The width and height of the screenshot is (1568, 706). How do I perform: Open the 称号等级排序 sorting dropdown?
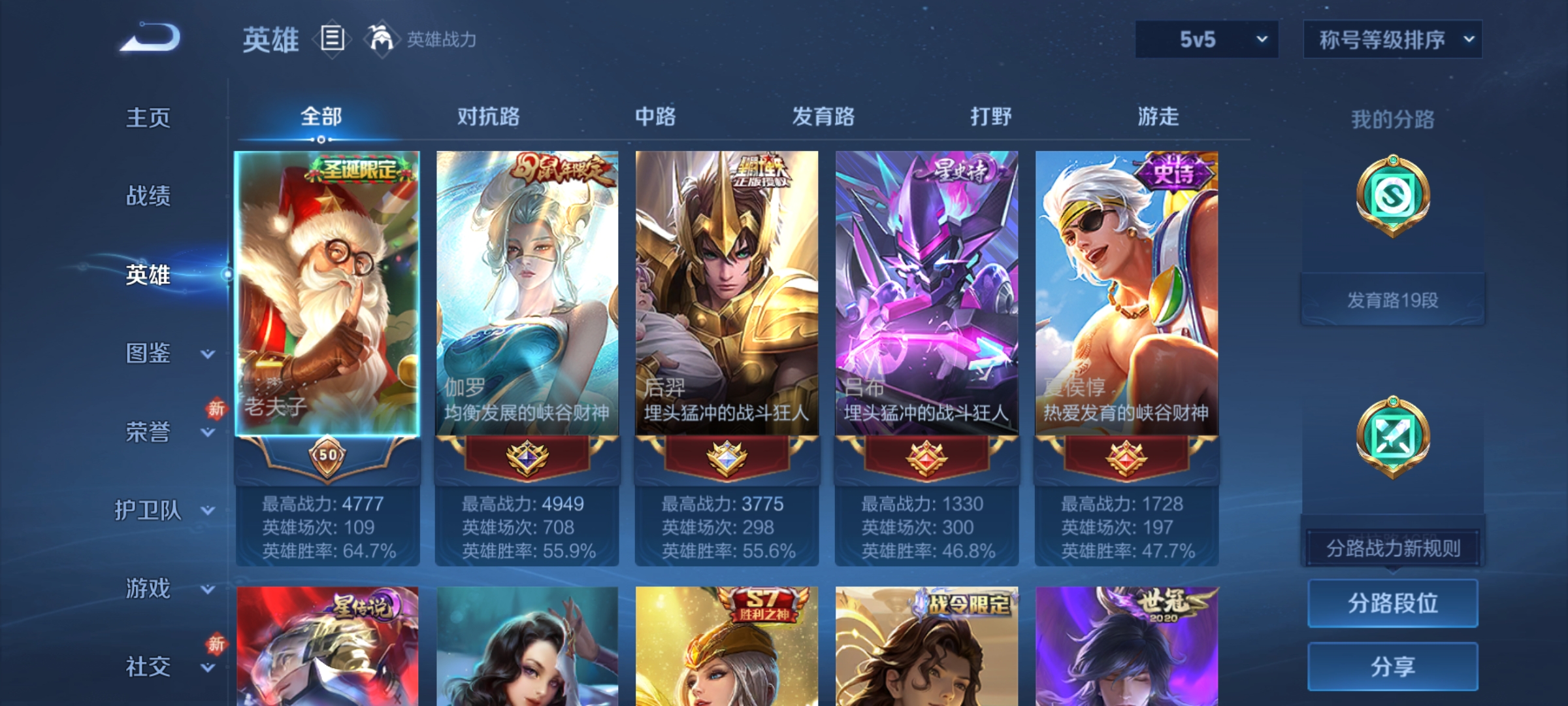coord(1393,39)
